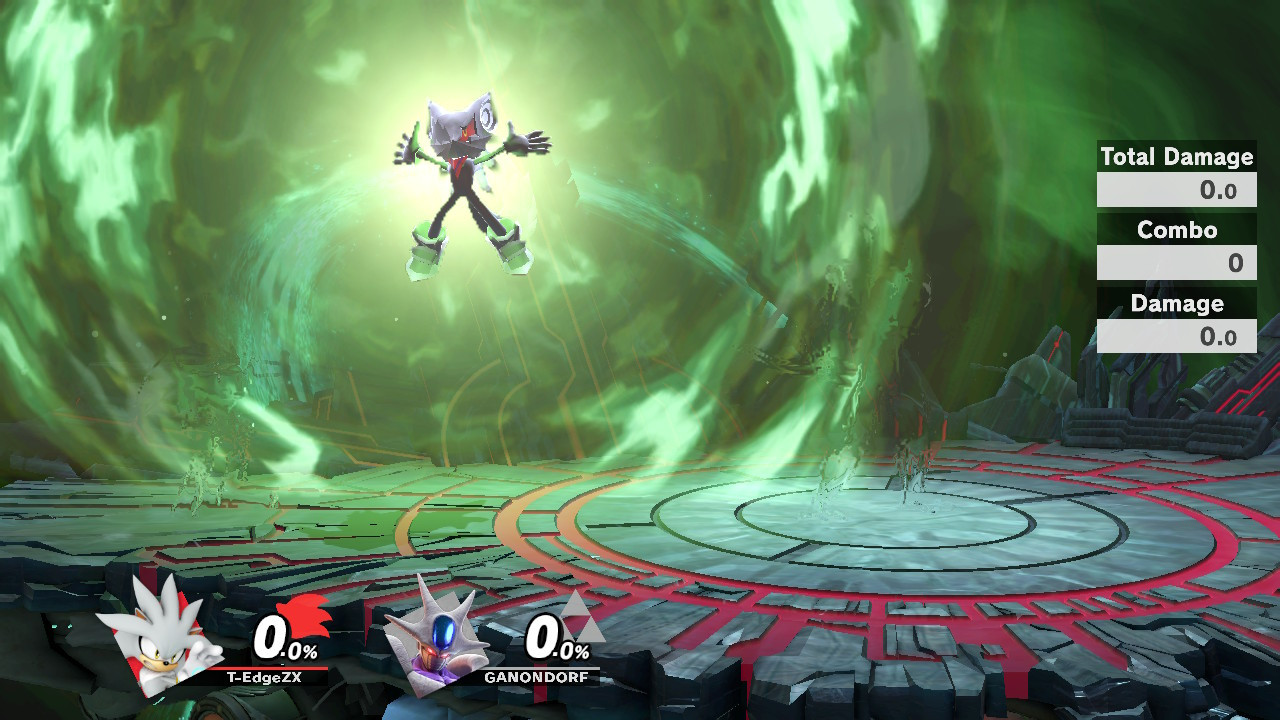The height and width of the screenshot is (720, 1280).
Task: Select the Cooler-skinned Ganondorf portrait
Action: point(435,641)
